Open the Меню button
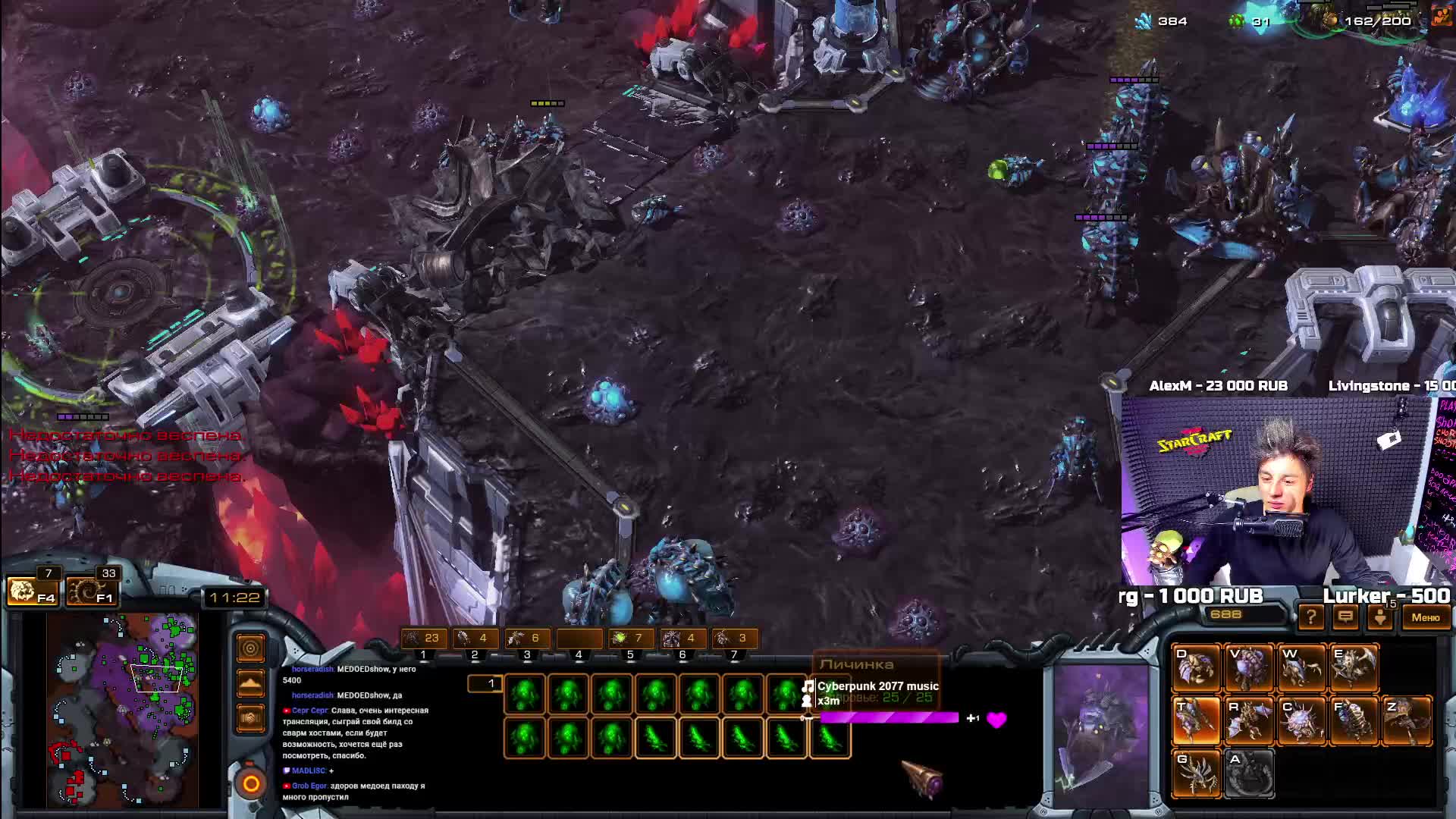 pyautogui.click(x=1425, y=617)
